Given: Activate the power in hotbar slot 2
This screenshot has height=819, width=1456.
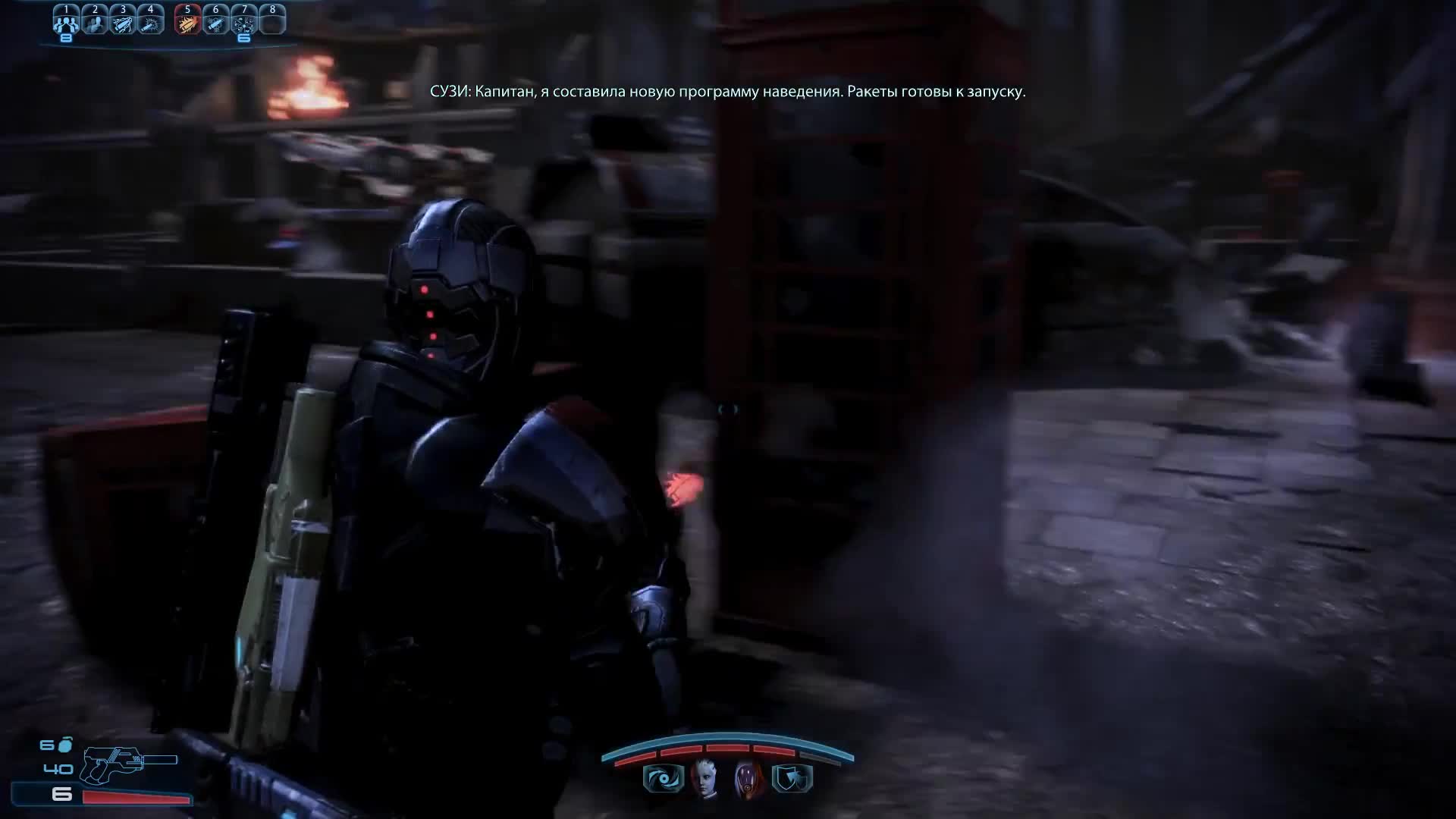Looking at the screenshot, I should 95,23.
